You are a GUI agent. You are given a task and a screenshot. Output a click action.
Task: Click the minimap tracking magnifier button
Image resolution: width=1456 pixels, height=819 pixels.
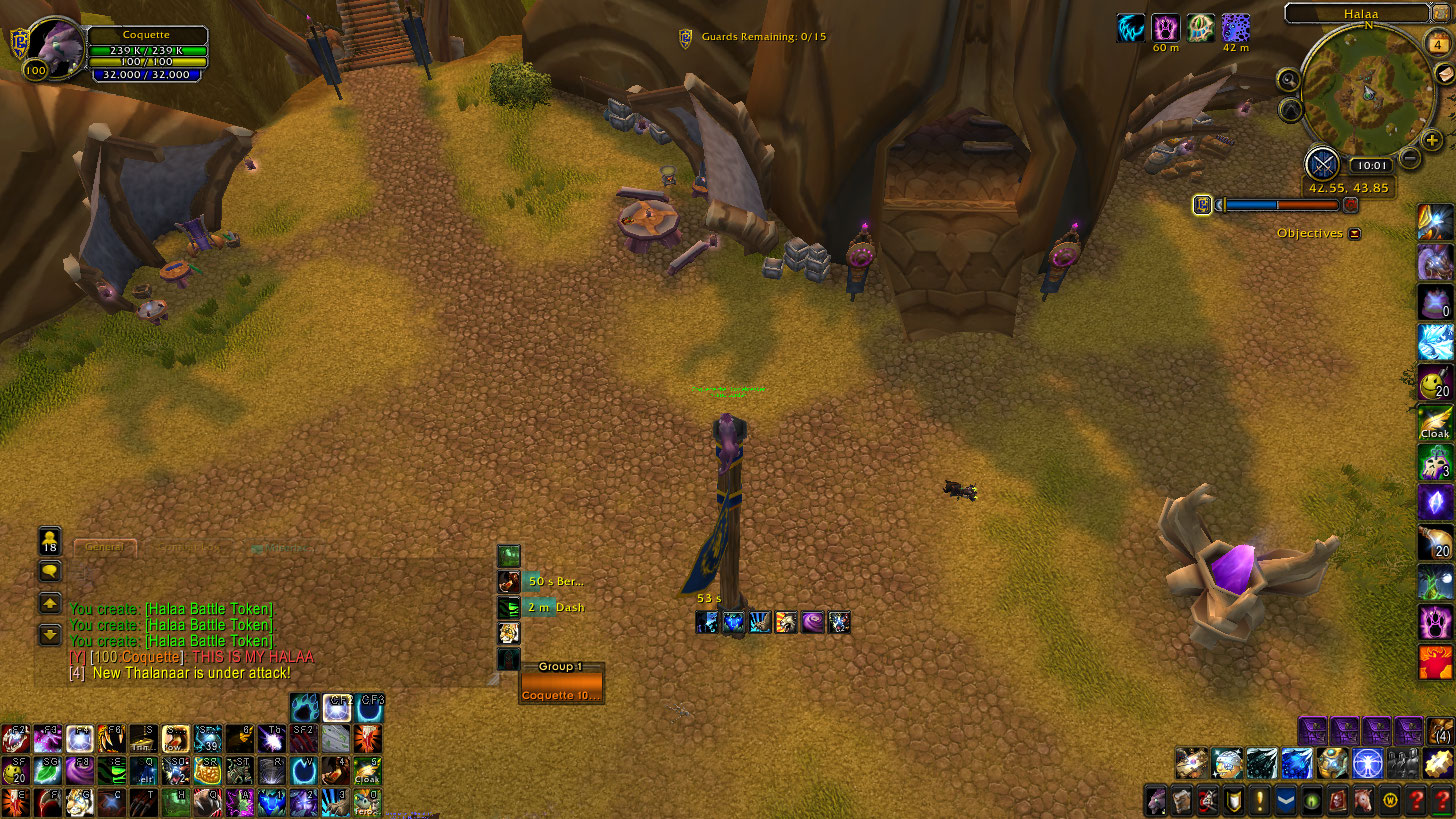click(1289, 80)
